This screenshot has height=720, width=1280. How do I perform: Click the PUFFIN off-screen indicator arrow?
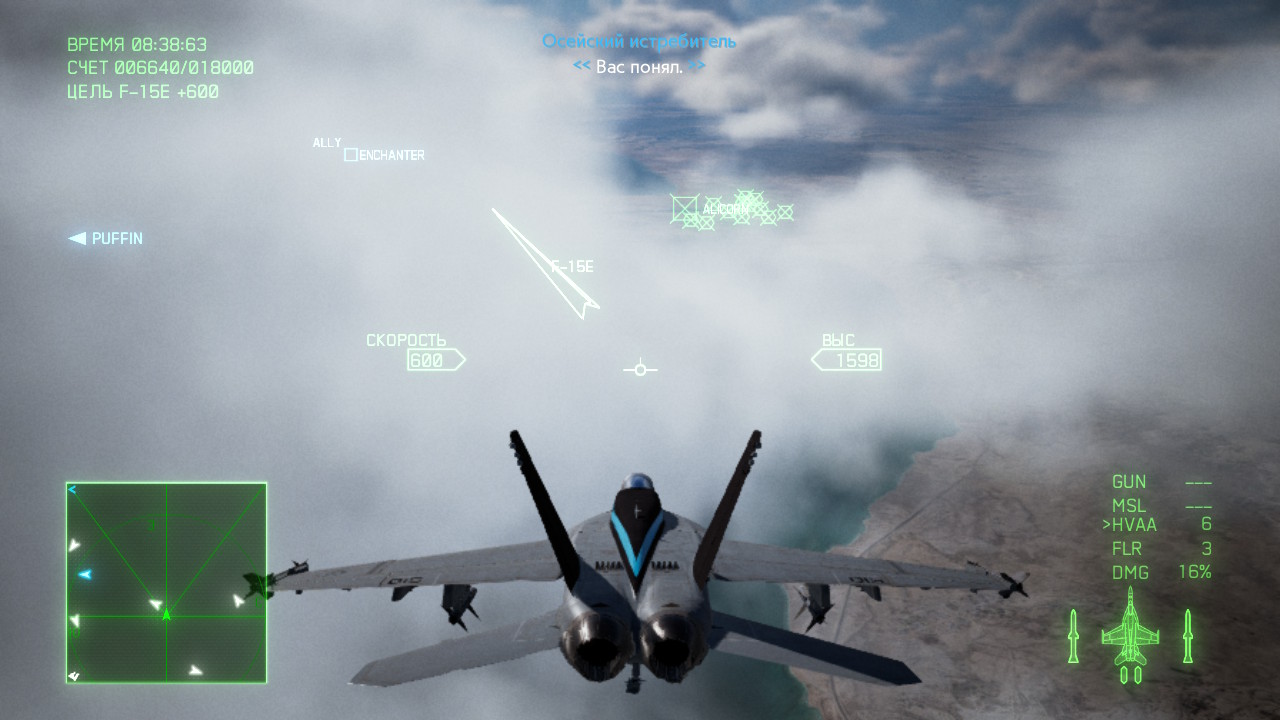tap(77, 238)
